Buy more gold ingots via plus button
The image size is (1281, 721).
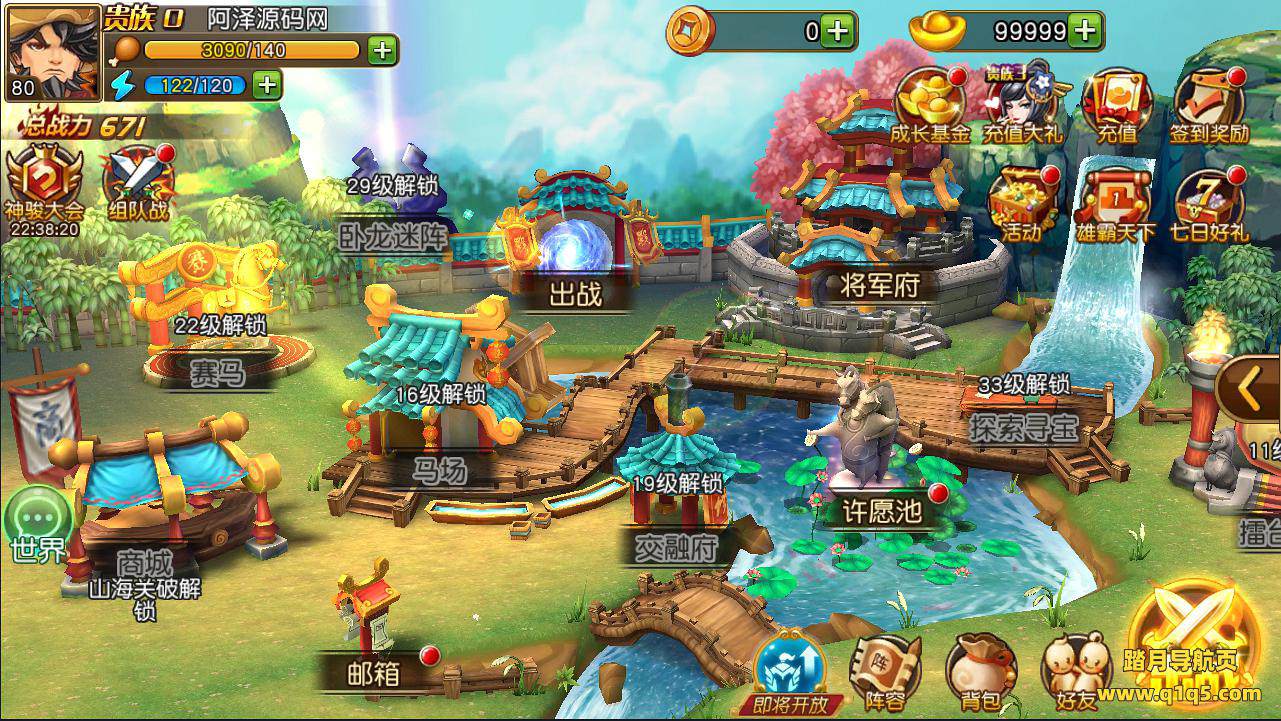coord(1084,31)
